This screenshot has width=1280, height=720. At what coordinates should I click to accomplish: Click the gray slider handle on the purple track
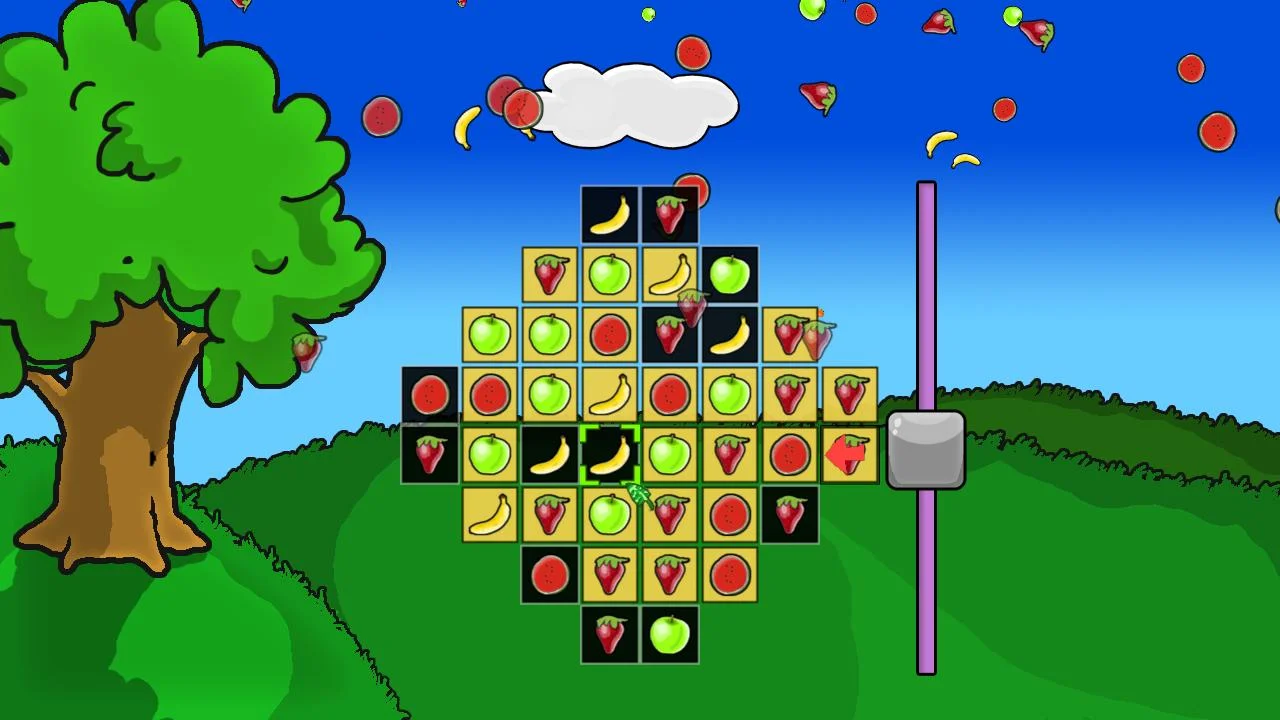point(925,450)
